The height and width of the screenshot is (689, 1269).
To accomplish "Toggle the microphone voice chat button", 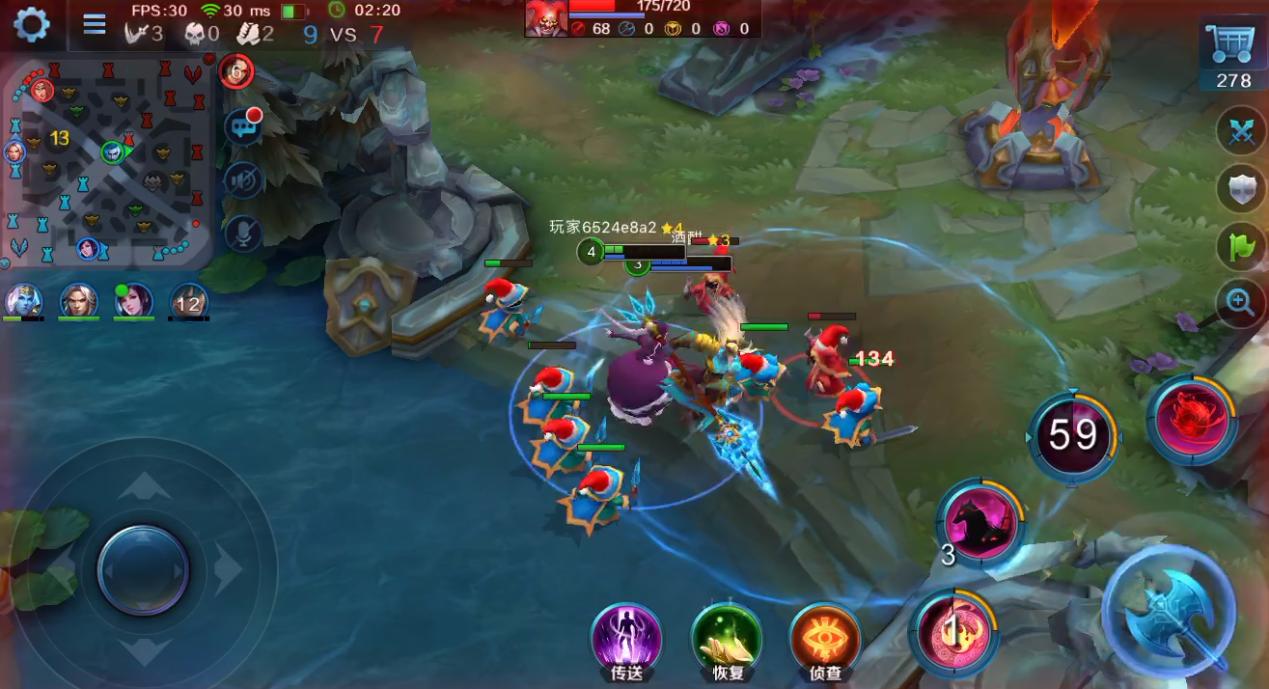I will (243, 234).
